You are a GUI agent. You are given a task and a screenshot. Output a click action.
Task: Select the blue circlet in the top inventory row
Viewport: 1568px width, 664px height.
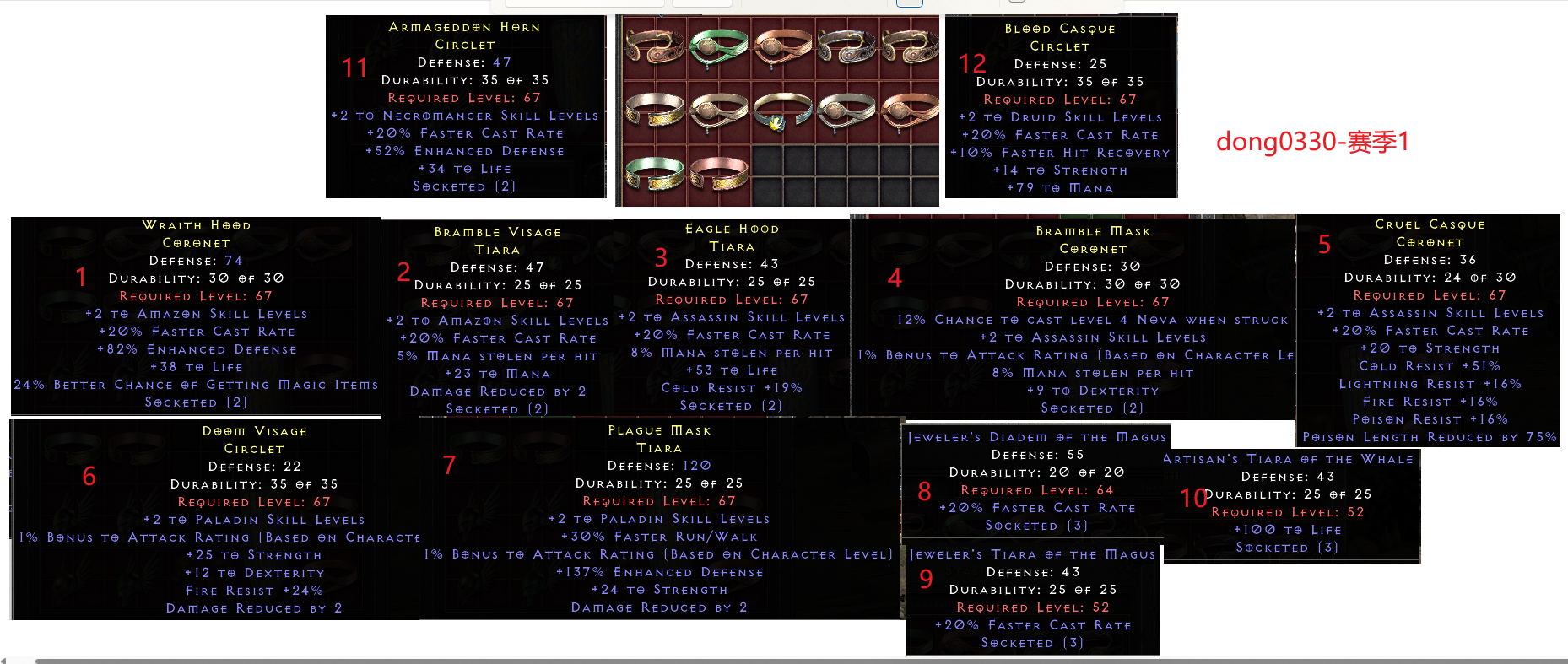(846, 46)
